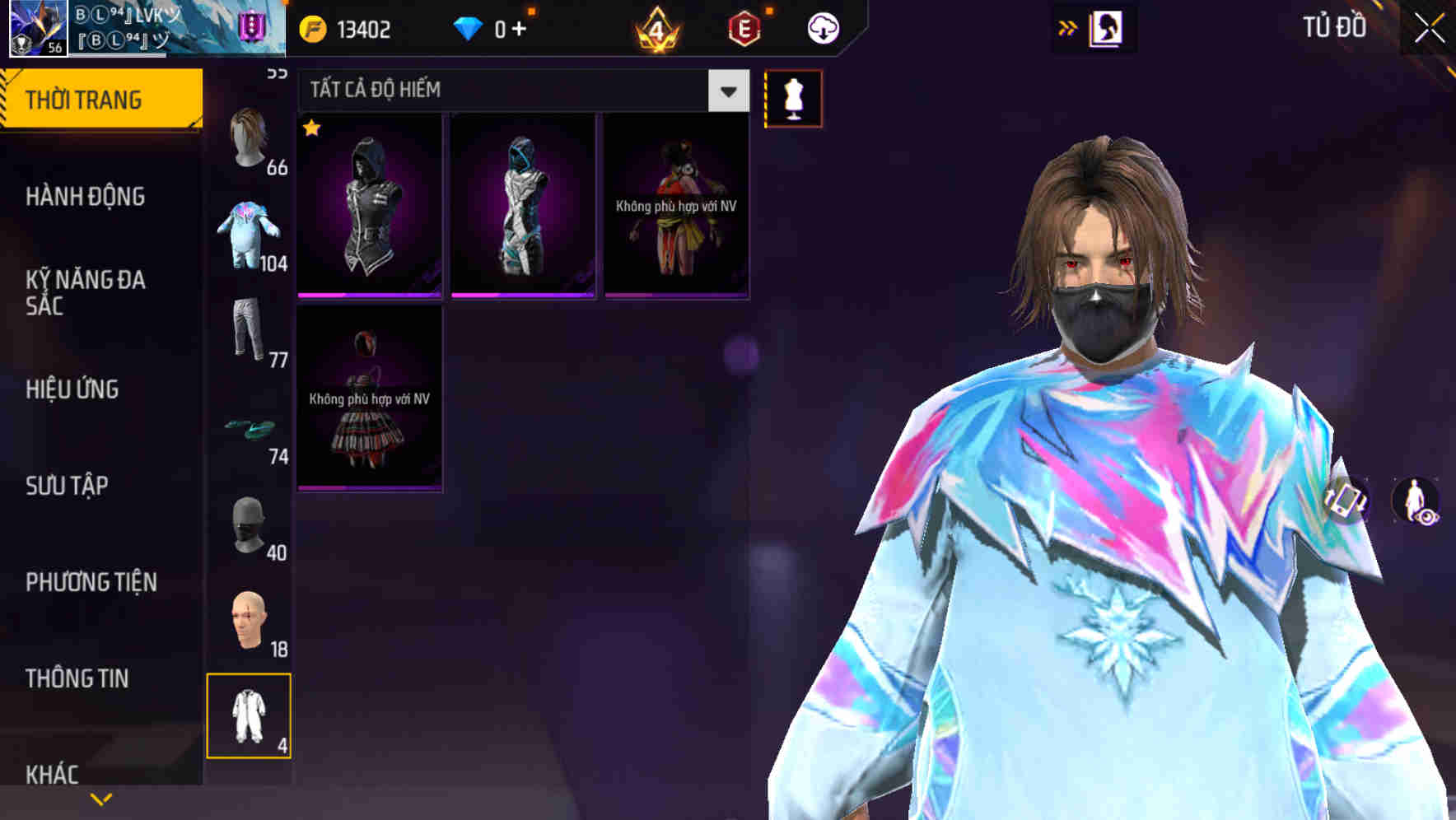The width and height of the screenshot is (1456, 820).
Task: Click the red E badge icon
Action: point(744,26)
